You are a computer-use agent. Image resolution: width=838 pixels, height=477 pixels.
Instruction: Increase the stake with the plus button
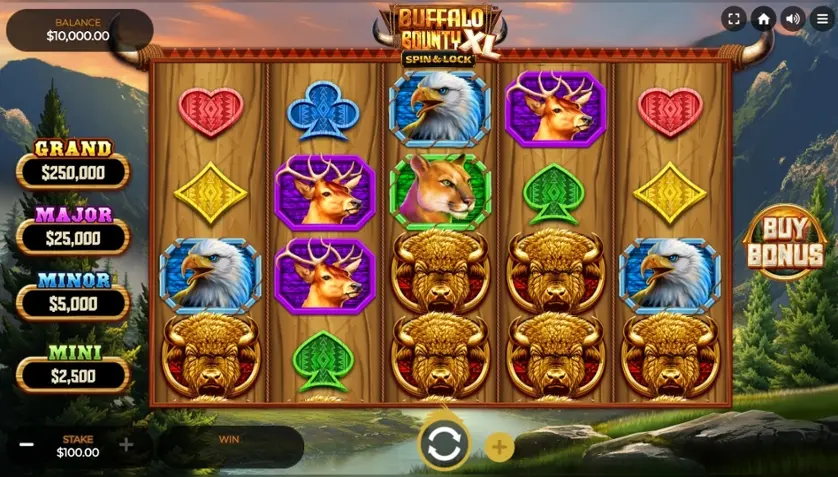point(126,445)
